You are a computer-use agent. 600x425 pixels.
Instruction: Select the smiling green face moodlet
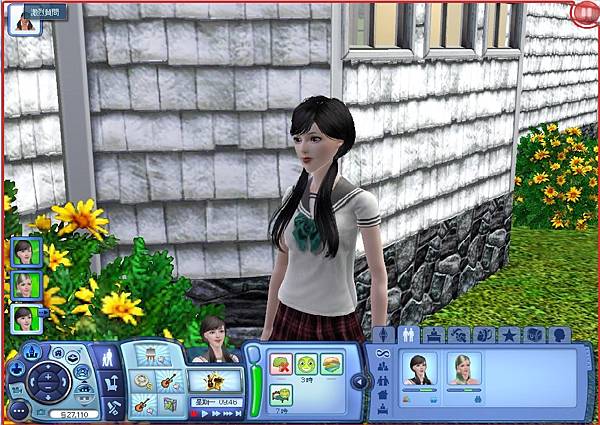click(x=305, y=364)
